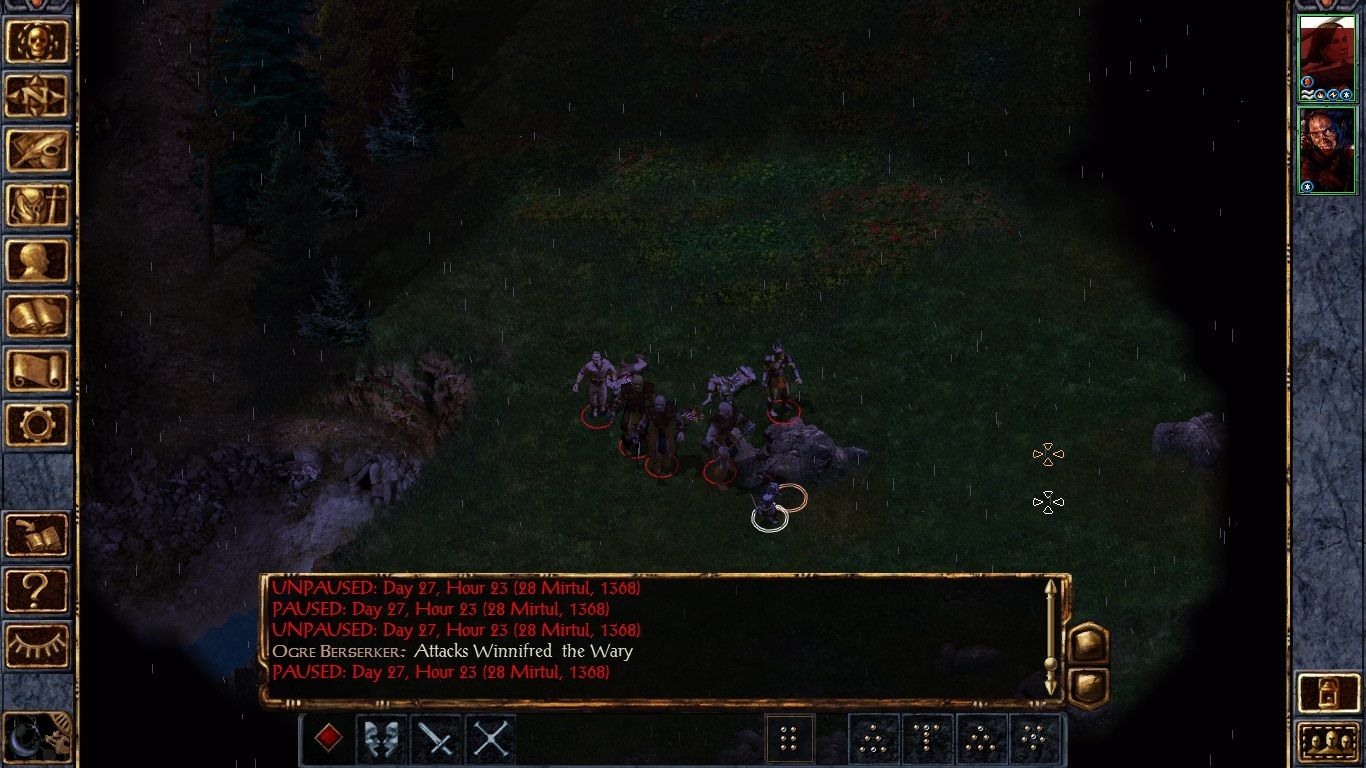1366x768 pixels.
Task: Select the top character portrait
Action: click(1326, 52)
